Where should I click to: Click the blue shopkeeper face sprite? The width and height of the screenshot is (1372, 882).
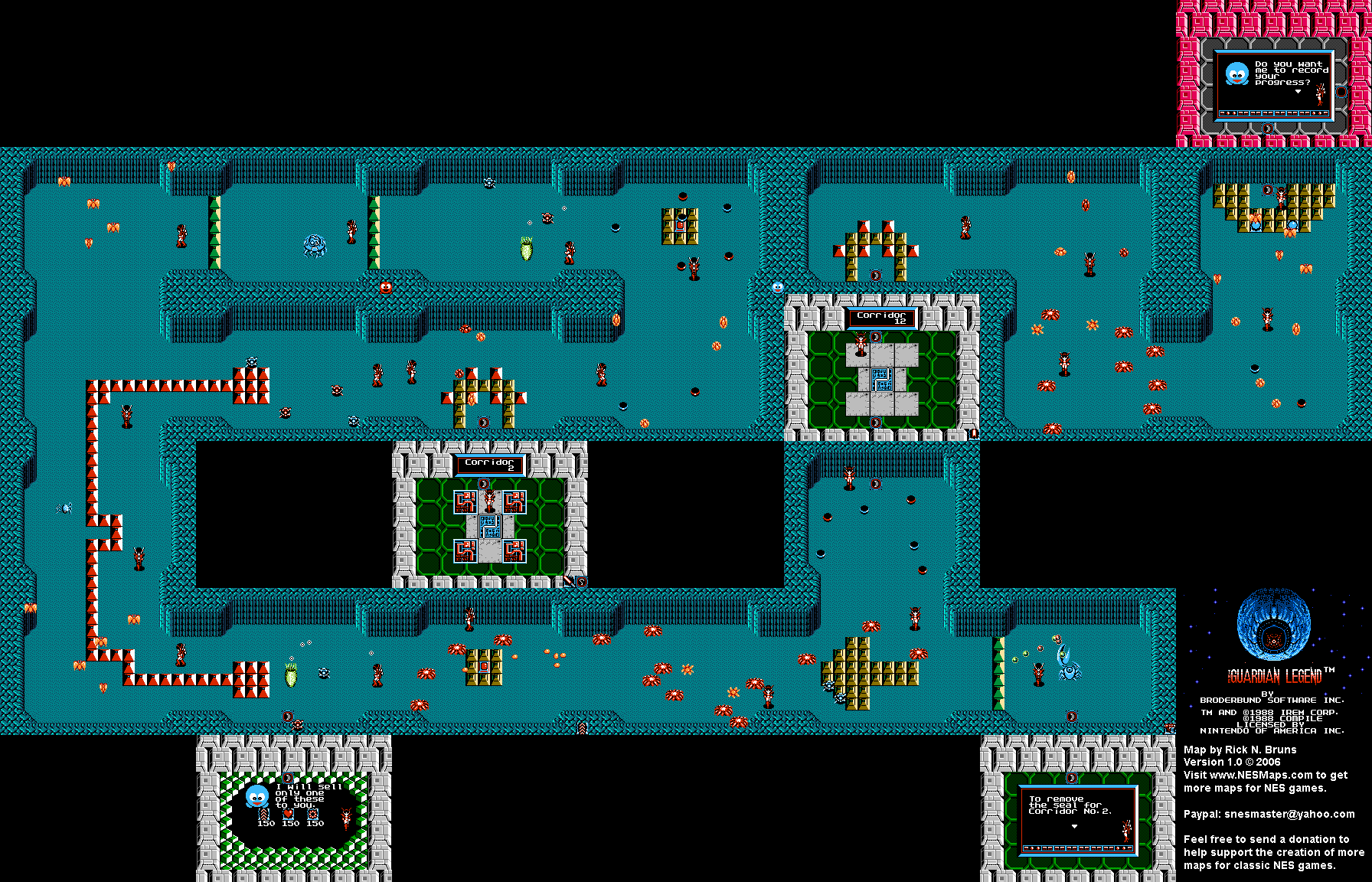[x=257, y=796]
